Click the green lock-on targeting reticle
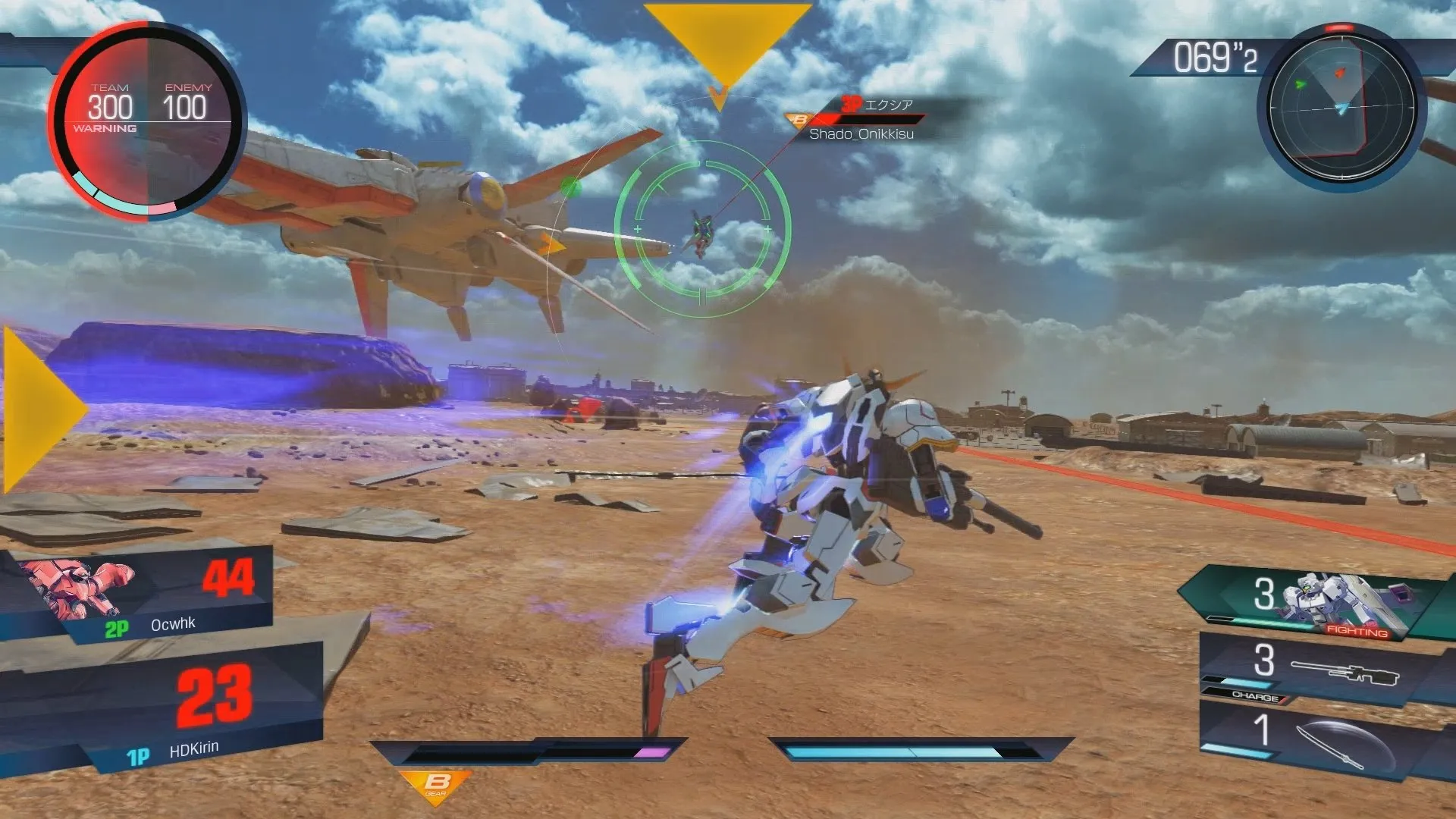 pos(702,228)
